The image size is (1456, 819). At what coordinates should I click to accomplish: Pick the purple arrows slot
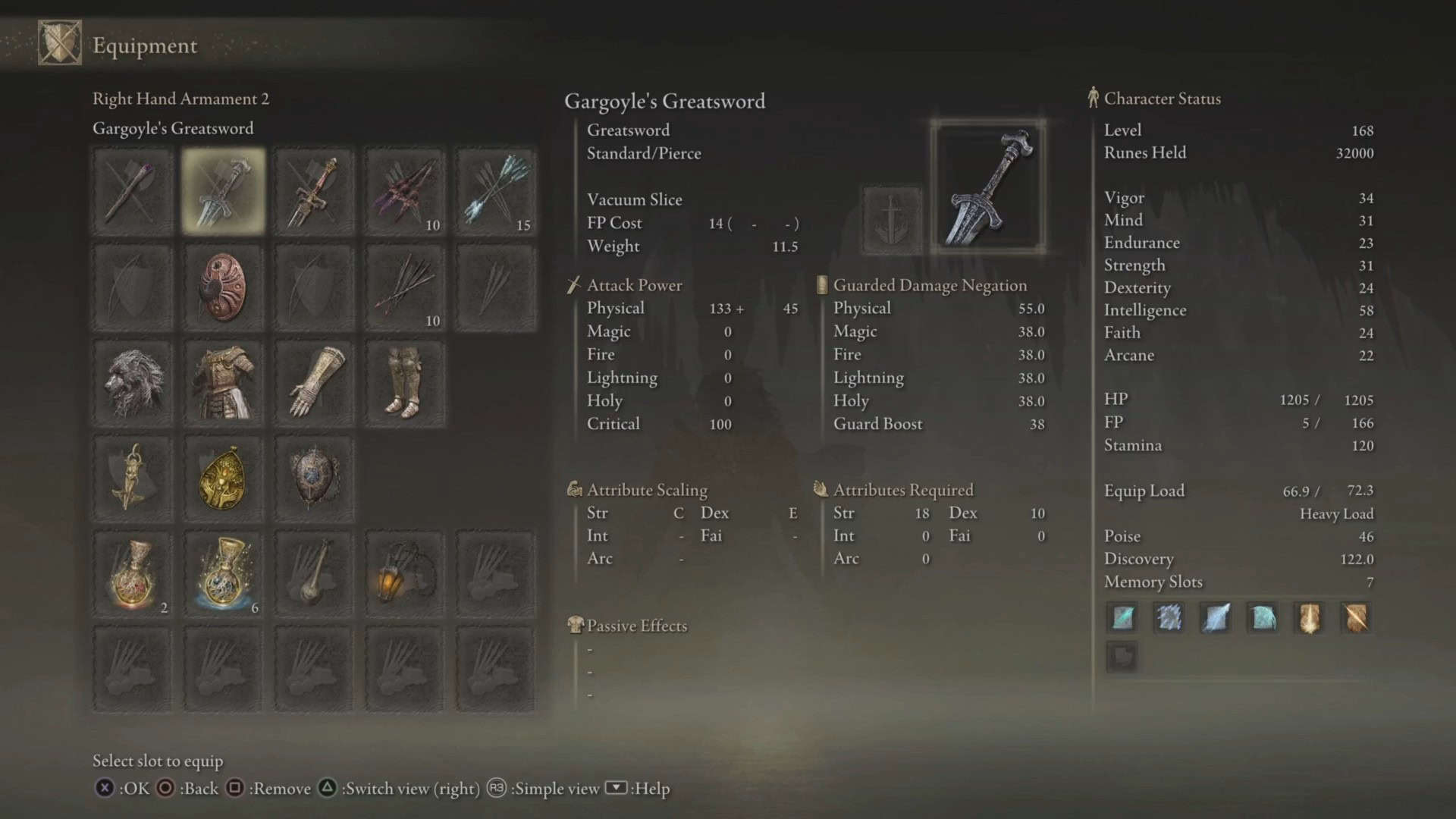tap(405, 191)
